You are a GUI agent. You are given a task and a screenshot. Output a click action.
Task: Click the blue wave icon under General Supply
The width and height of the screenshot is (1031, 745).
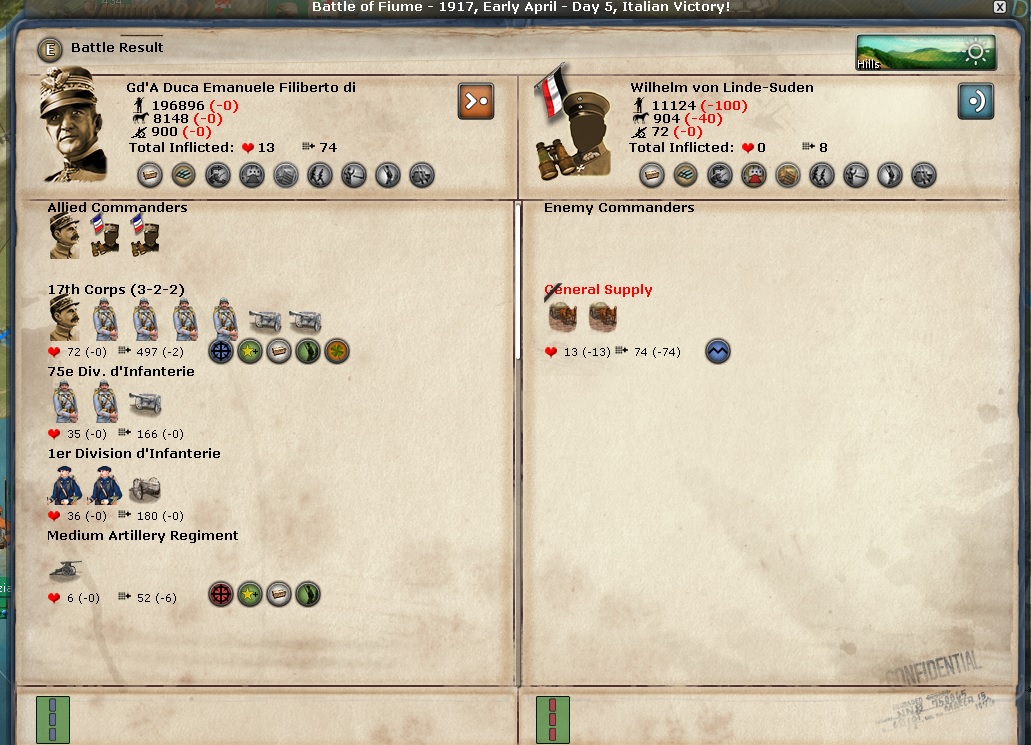pos(717,351)
